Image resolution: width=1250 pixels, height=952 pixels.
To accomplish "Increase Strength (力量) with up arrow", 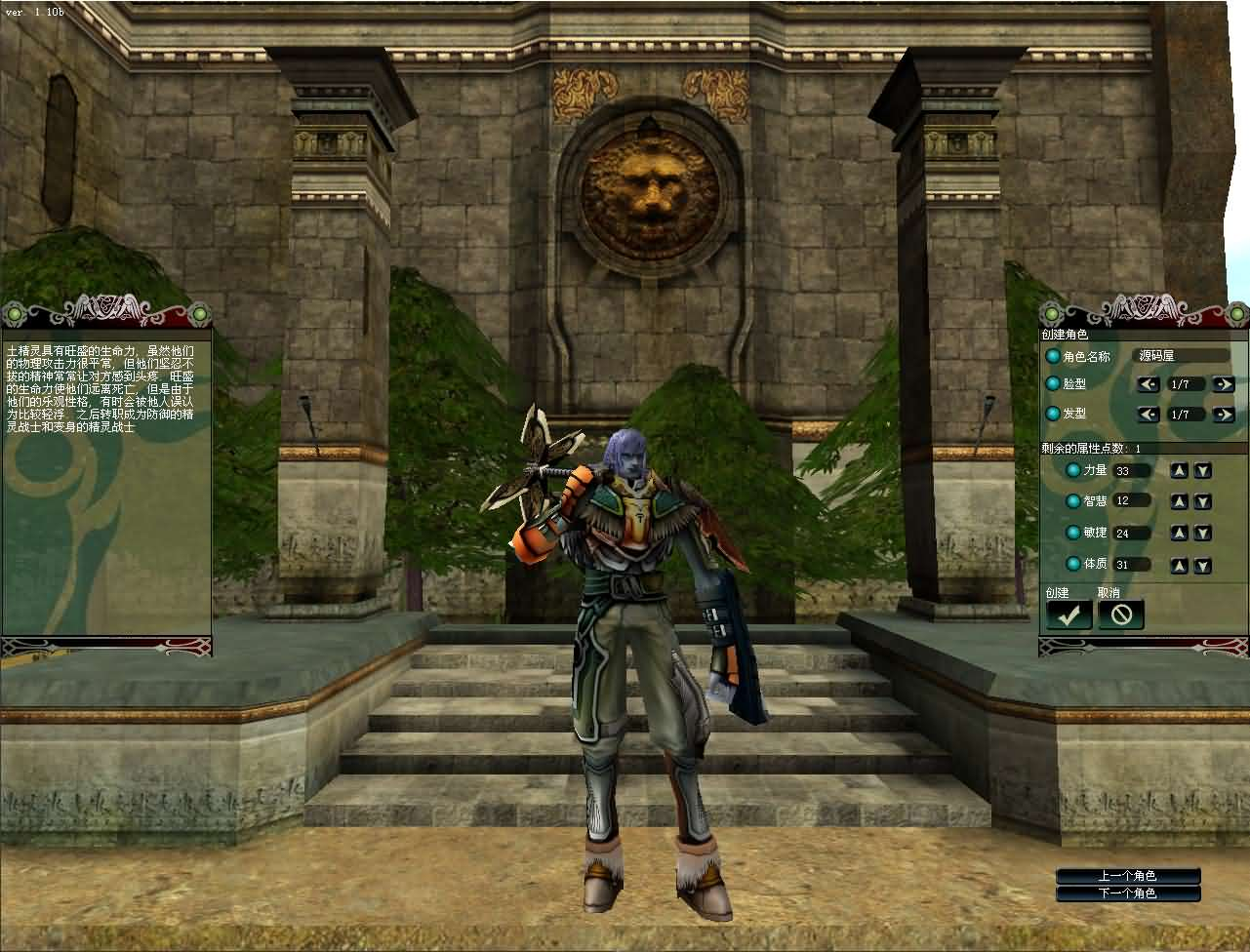I will (1180, 471).
